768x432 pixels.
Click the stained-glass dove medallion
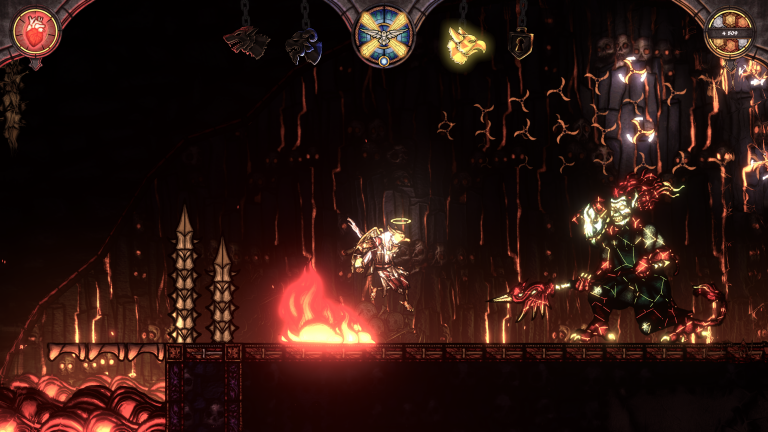(x=384, y=34)
